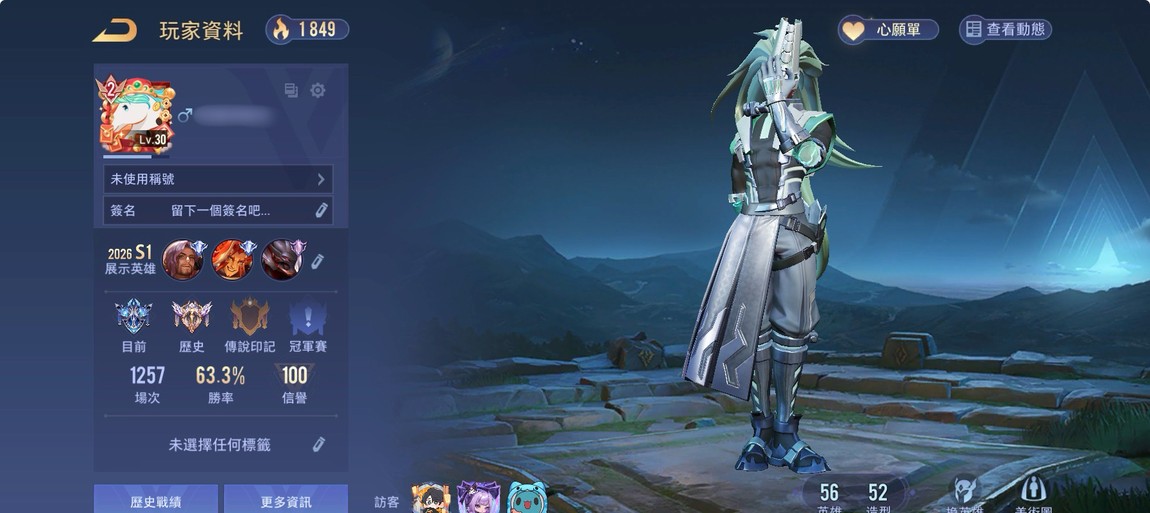Open profile settings gear icon
Image resolution: width=1150 pixels, height=513 pixels.
[318, 91]
